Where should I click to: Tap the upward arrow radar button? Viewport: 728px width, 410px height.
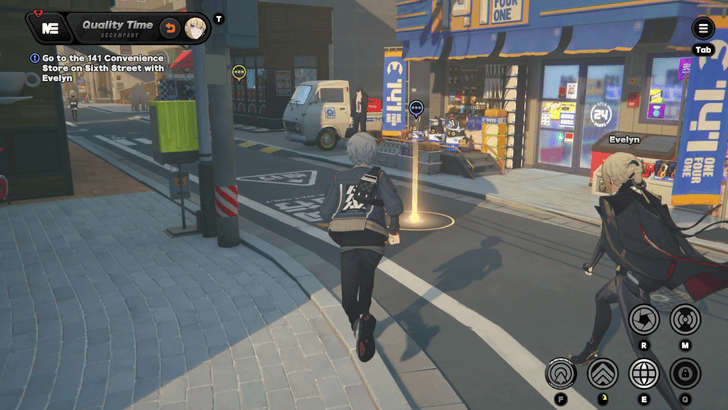coord(560,374)
